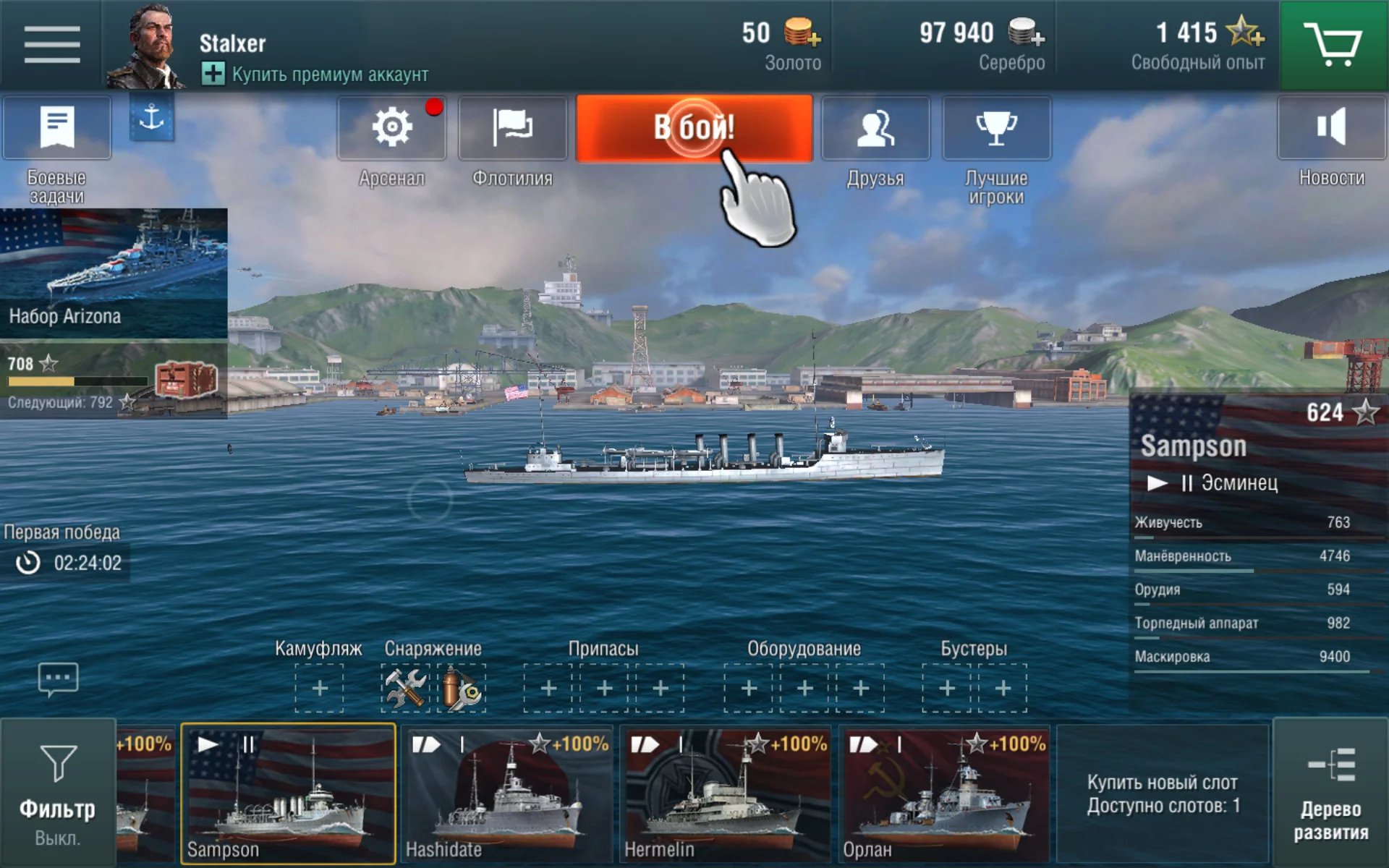The width and height of the screenshot is (1389, 868).
Task: Open the Флотилия menu
Action: click(512, 129)
